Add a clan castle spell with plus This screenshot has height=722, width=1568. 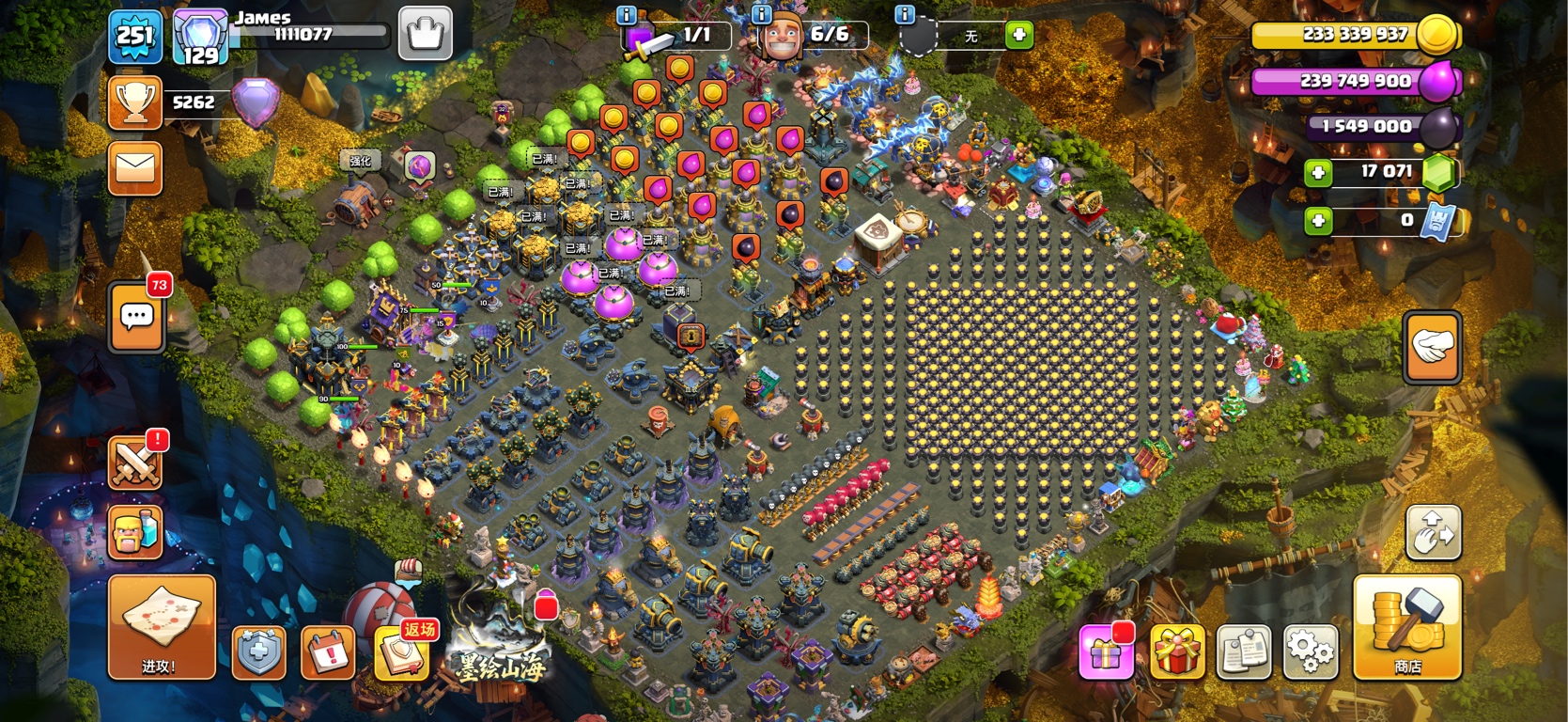tap(1018, 36)
